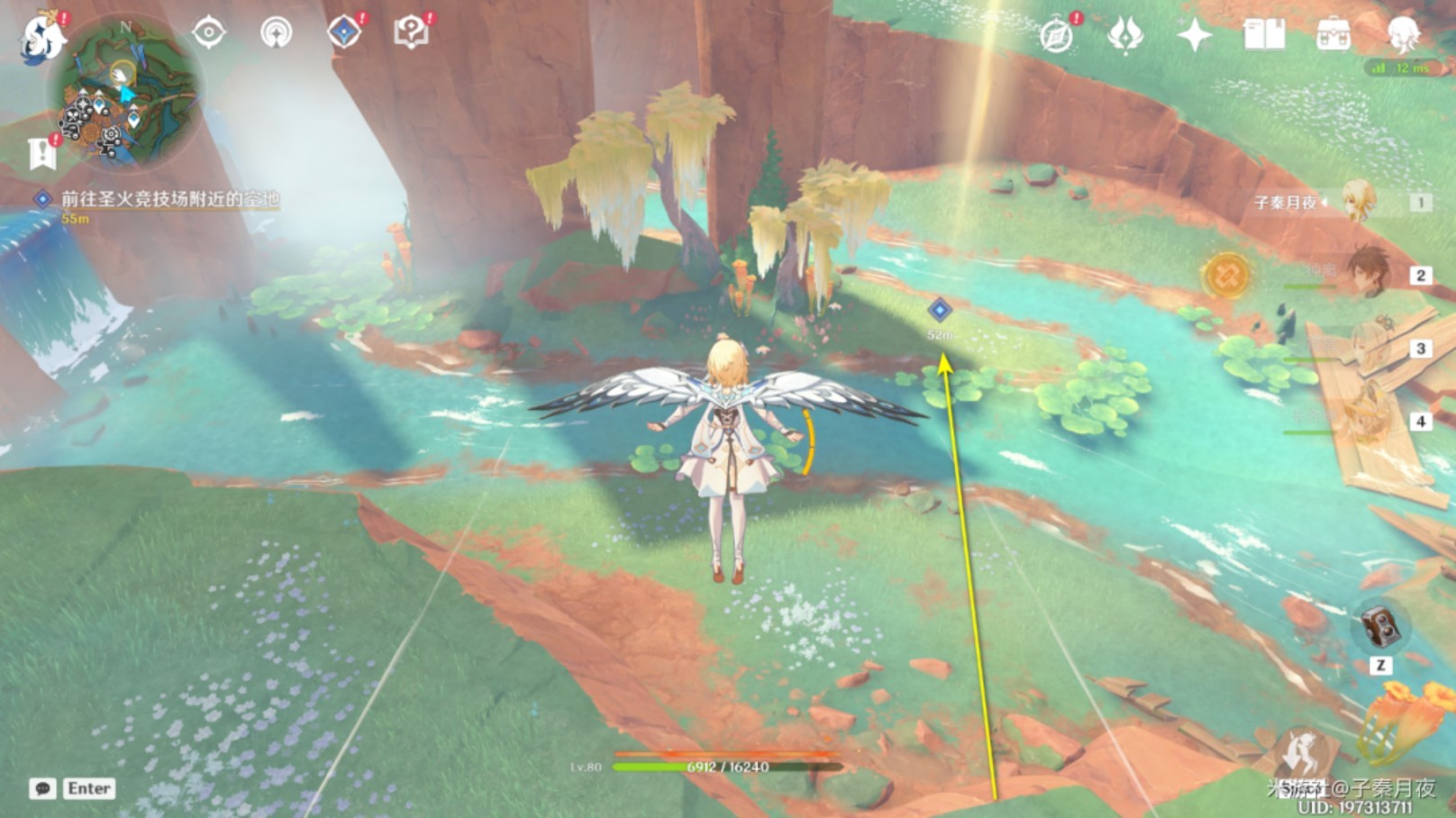1456x818 pixels.
Task: Select the quest tracker objective text
Action: (x=169, y=199)
